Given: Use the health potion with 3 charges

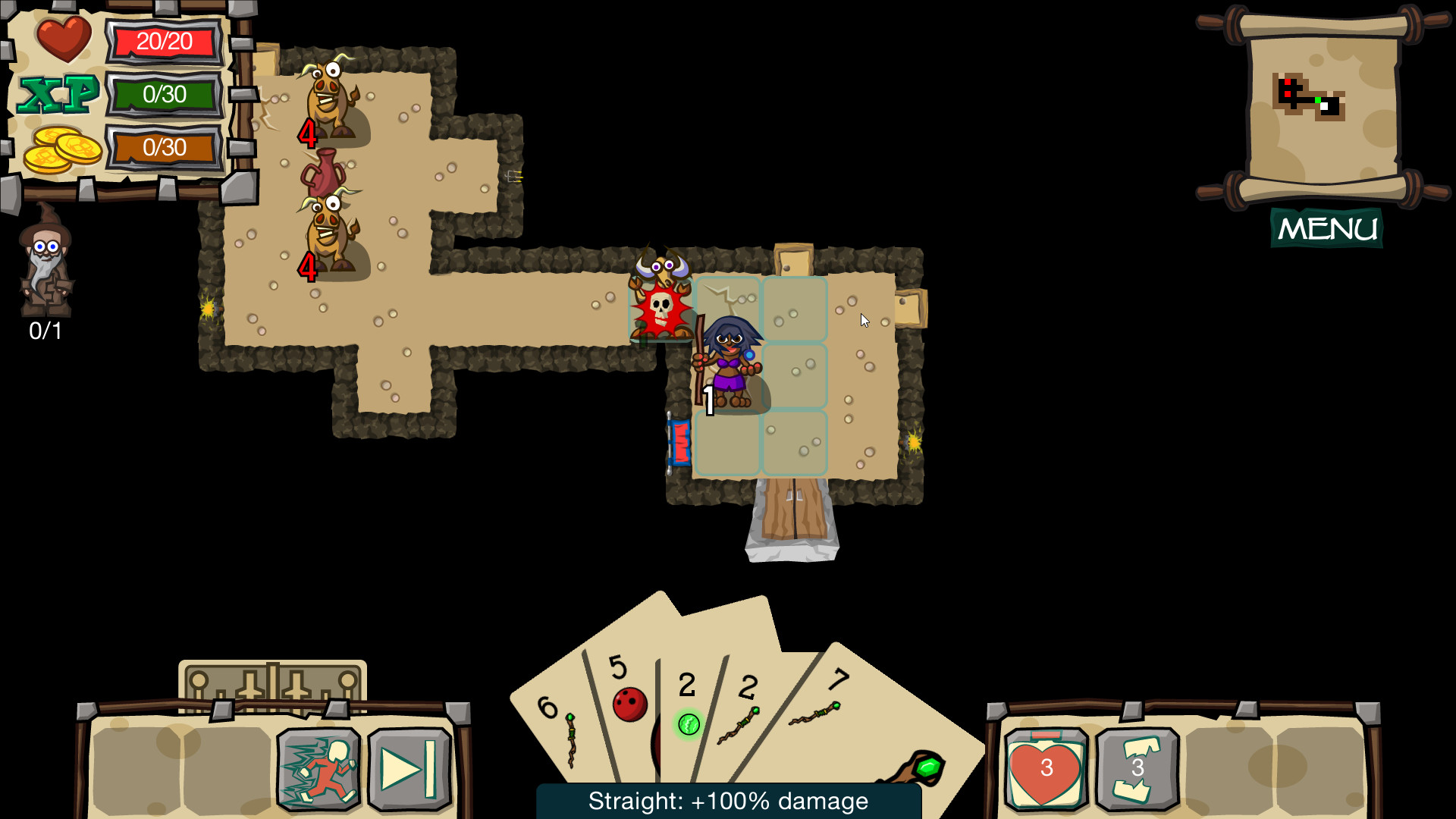Looking at the screenshot, I should click(1047, 768).
